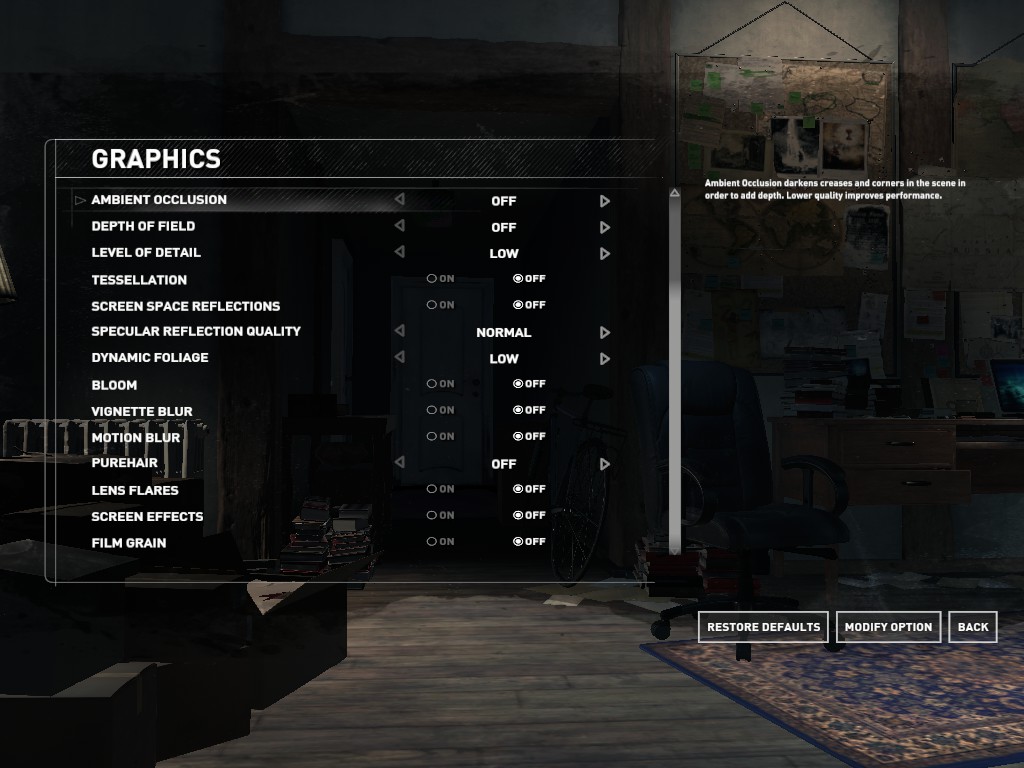Screen dimensions: 1024x768
Task: Increase Ambient Occlusion with right arrow
Action: tap(605, 201)
